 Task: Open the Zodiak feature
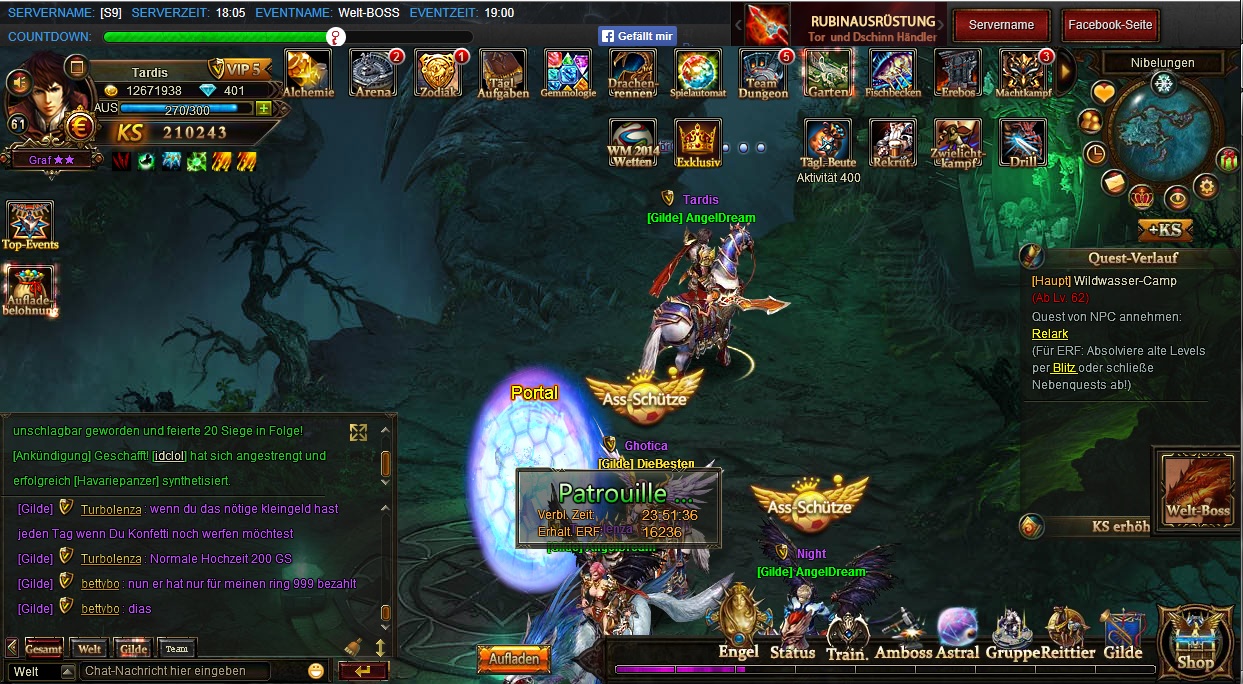tap(439, 72)
